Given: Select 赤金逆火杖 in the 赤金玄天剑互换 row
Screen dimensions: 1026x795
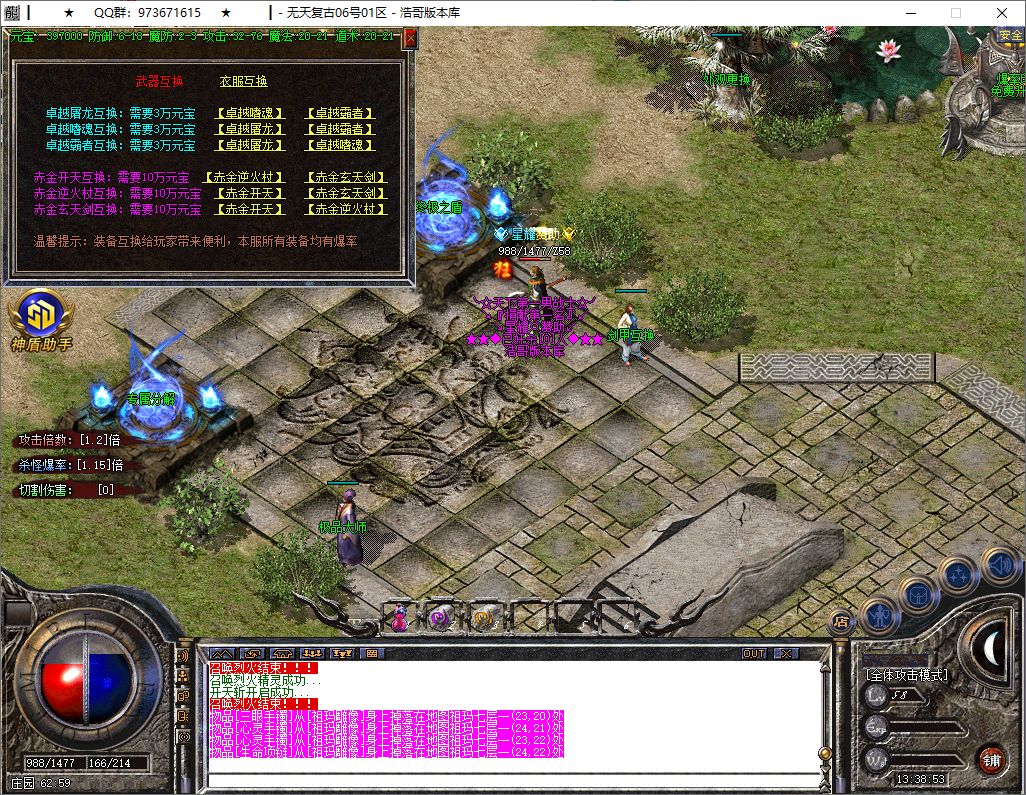Looking at the screenshot, I should [x=346, y=210].
